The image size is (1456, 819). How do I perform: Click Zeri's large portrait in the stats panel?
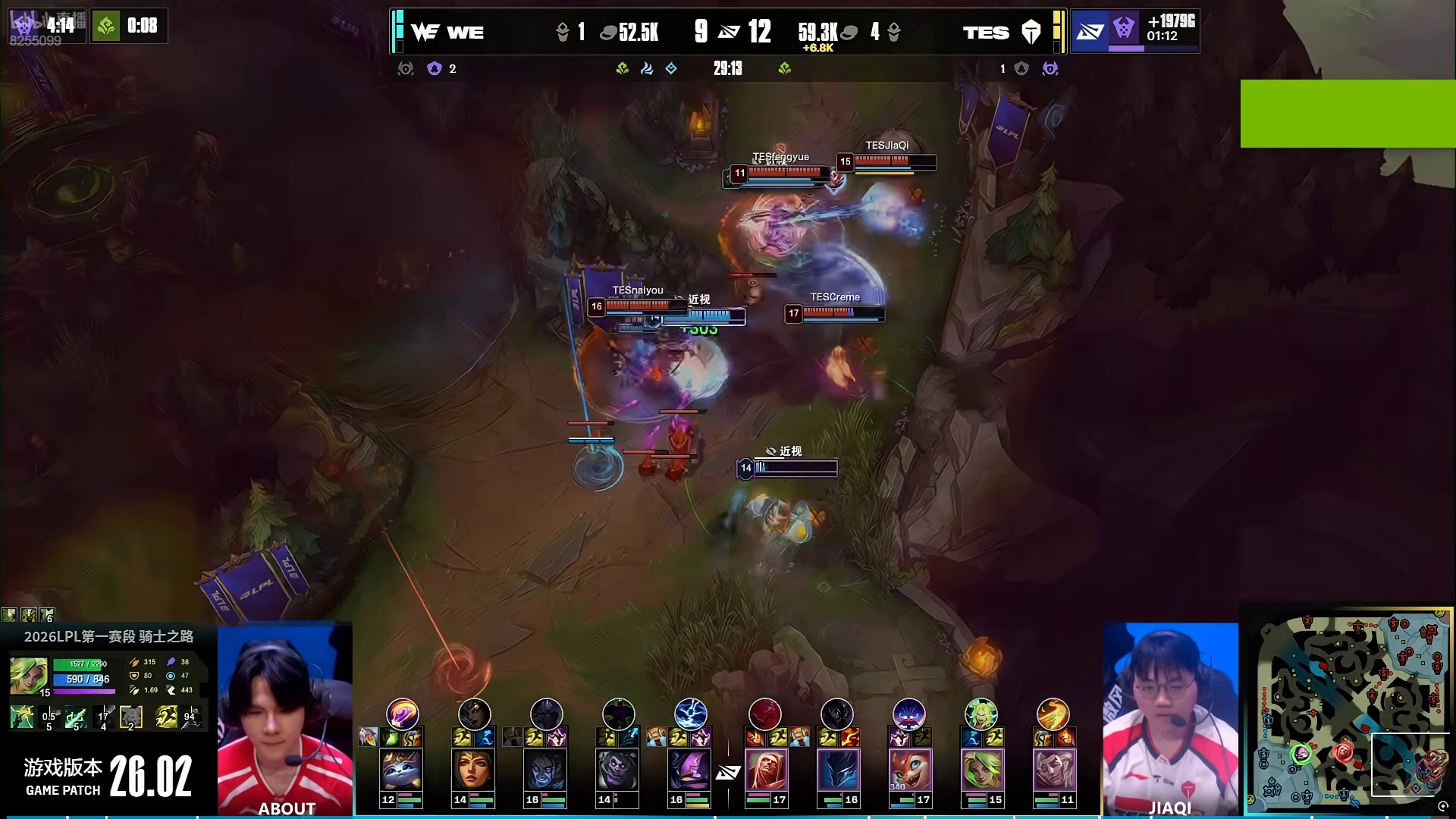point(29,675)
